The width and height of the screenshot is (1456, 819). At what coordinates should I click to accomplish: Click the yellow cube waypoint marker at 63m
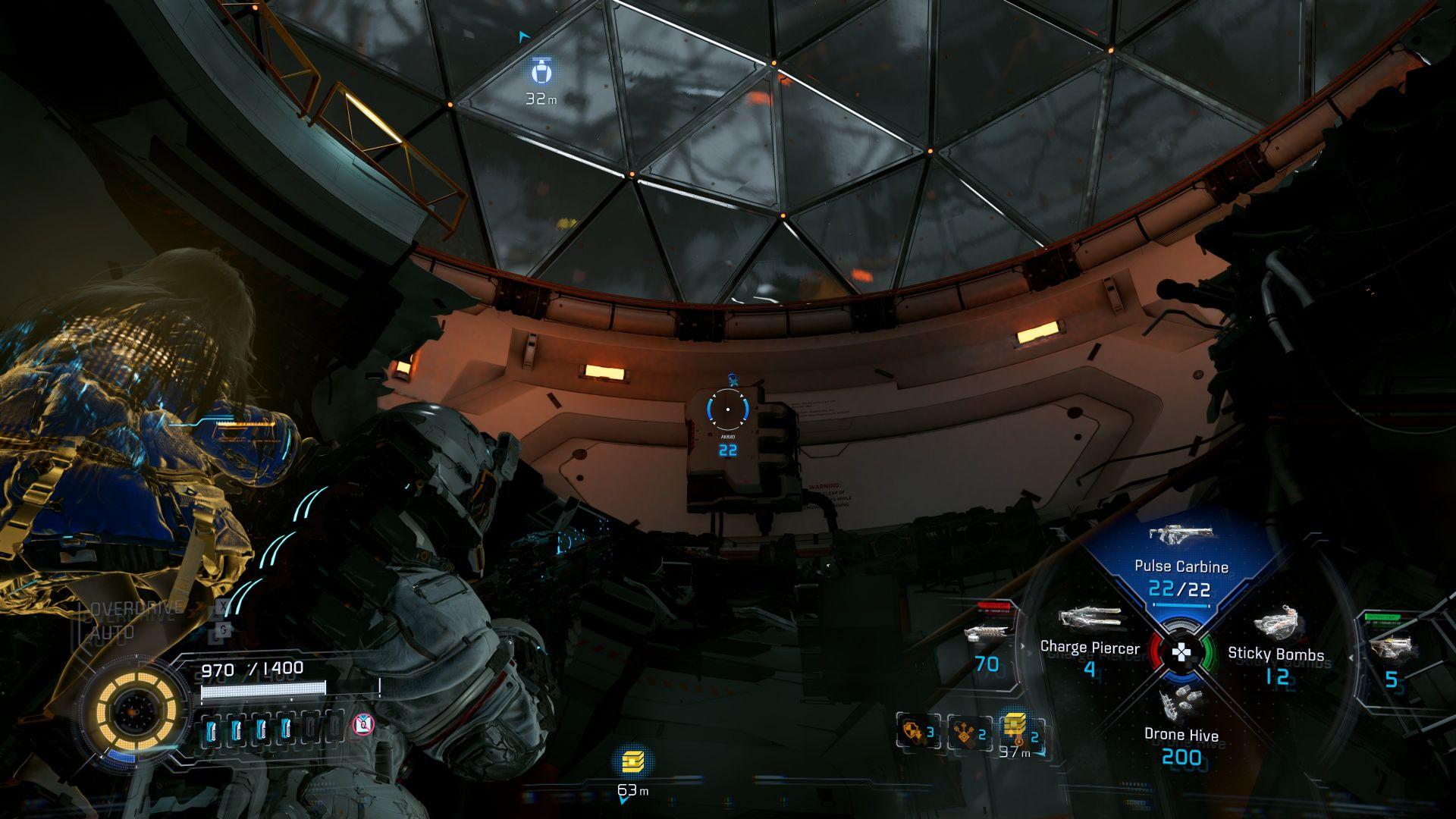632,761
